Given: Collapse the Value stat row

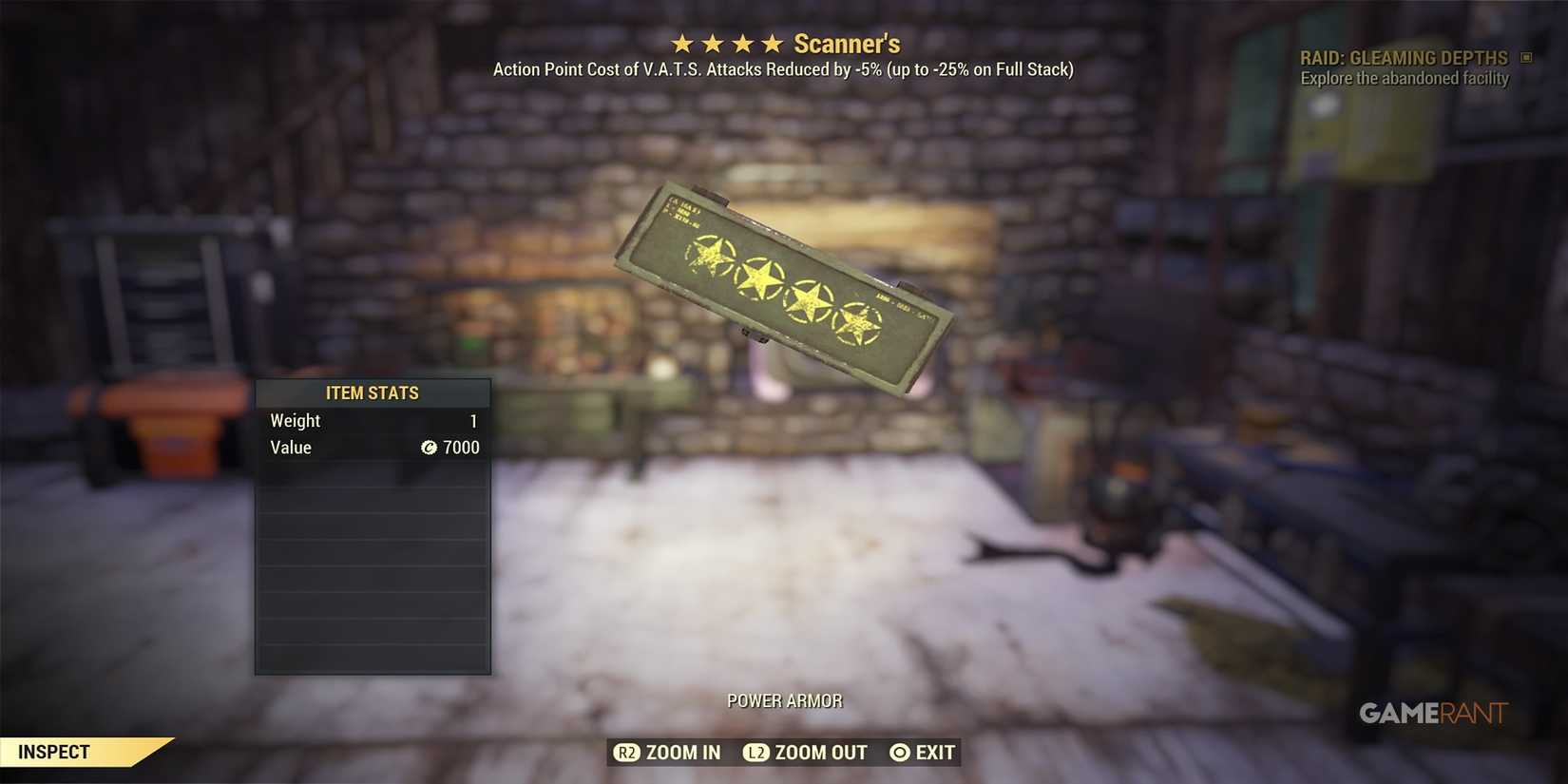Looking at the screenshot, I should click(372, 448).
